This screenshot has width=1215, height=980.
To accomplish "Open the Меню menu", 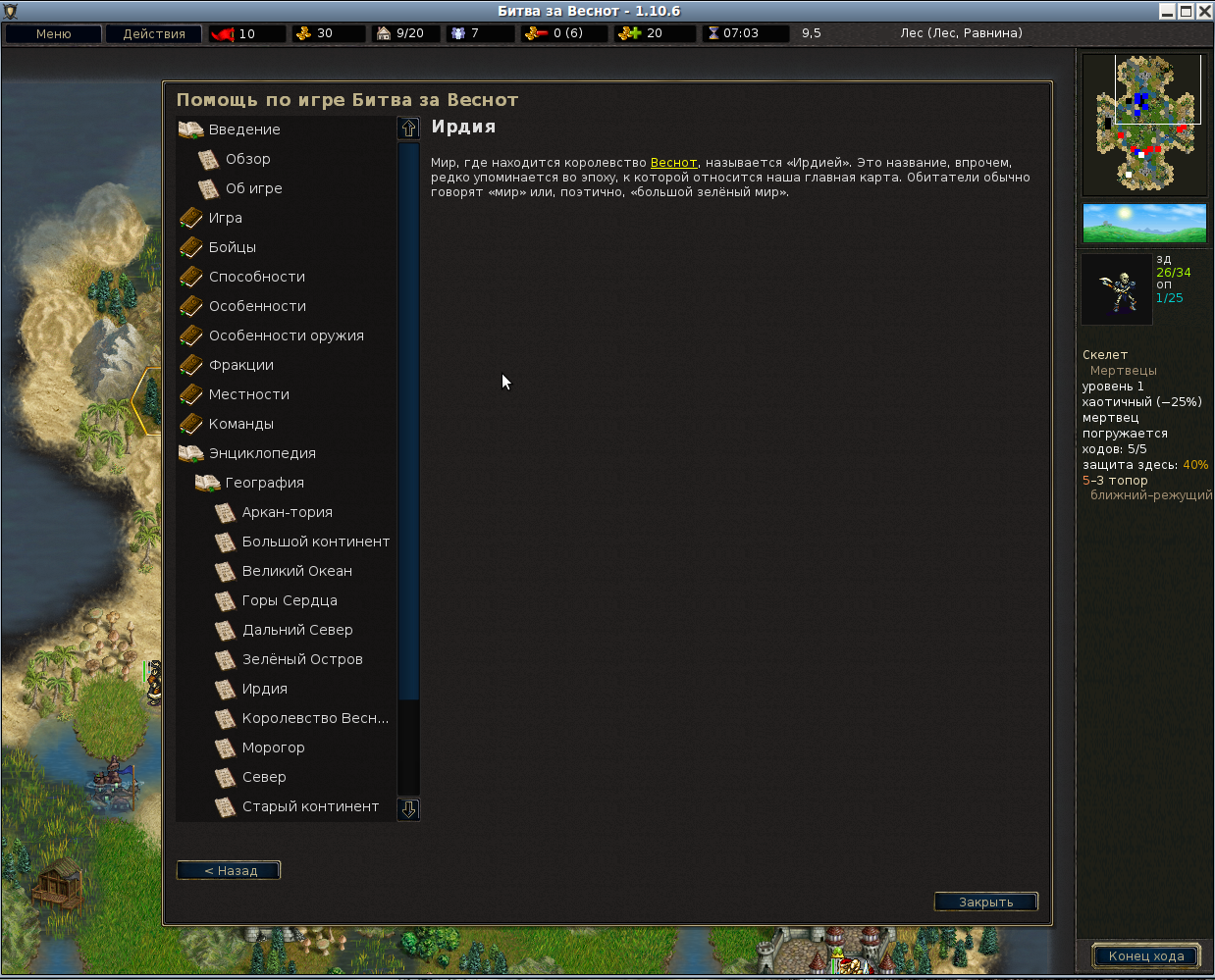I will [53, 33].
